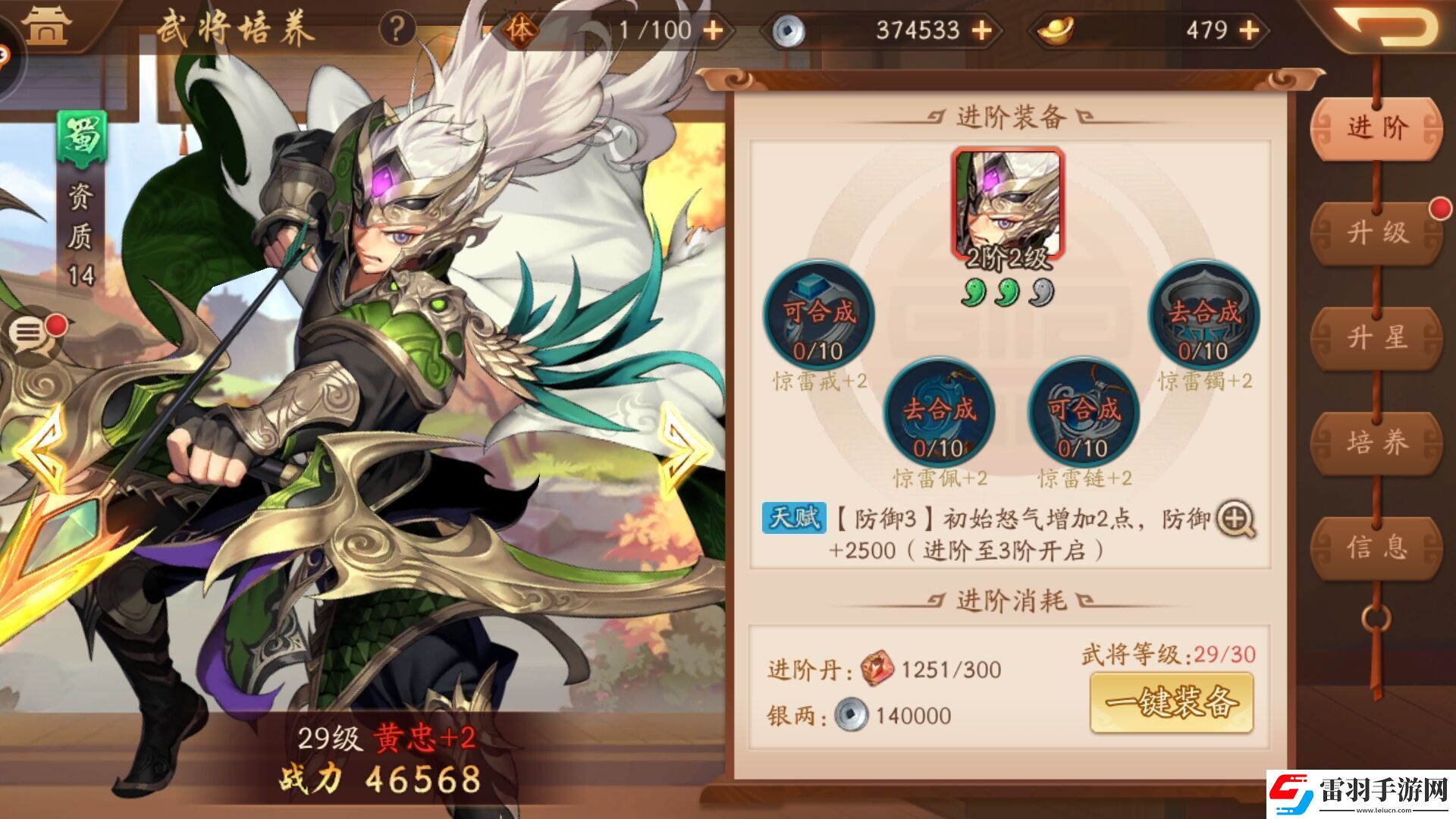This screenshot has height=819, width=1456.
Task: Open help via the question mark icon
Action: pyautogui.click(x=394, y=29)
